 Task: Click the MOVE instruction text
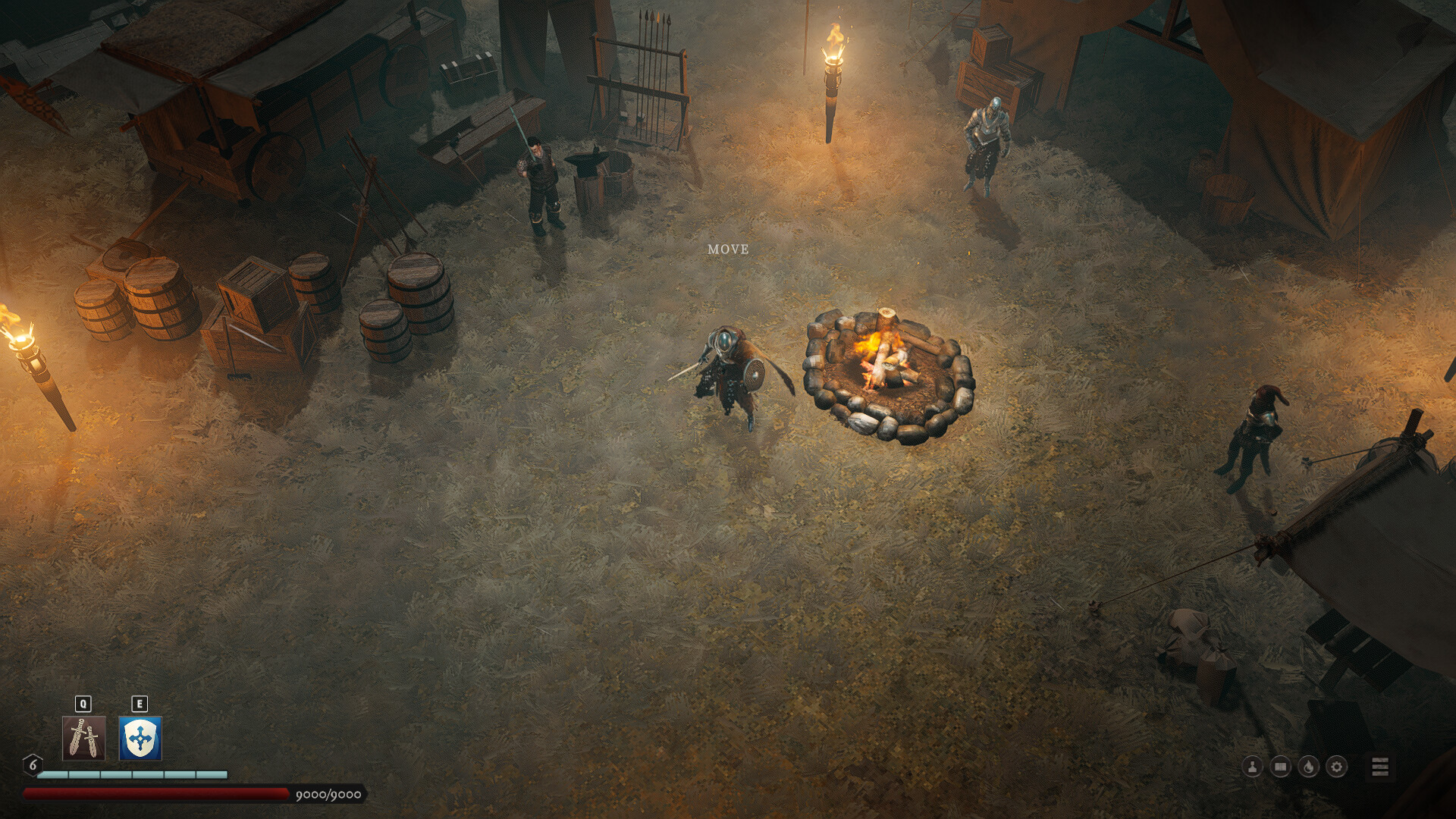pos(729,248)
